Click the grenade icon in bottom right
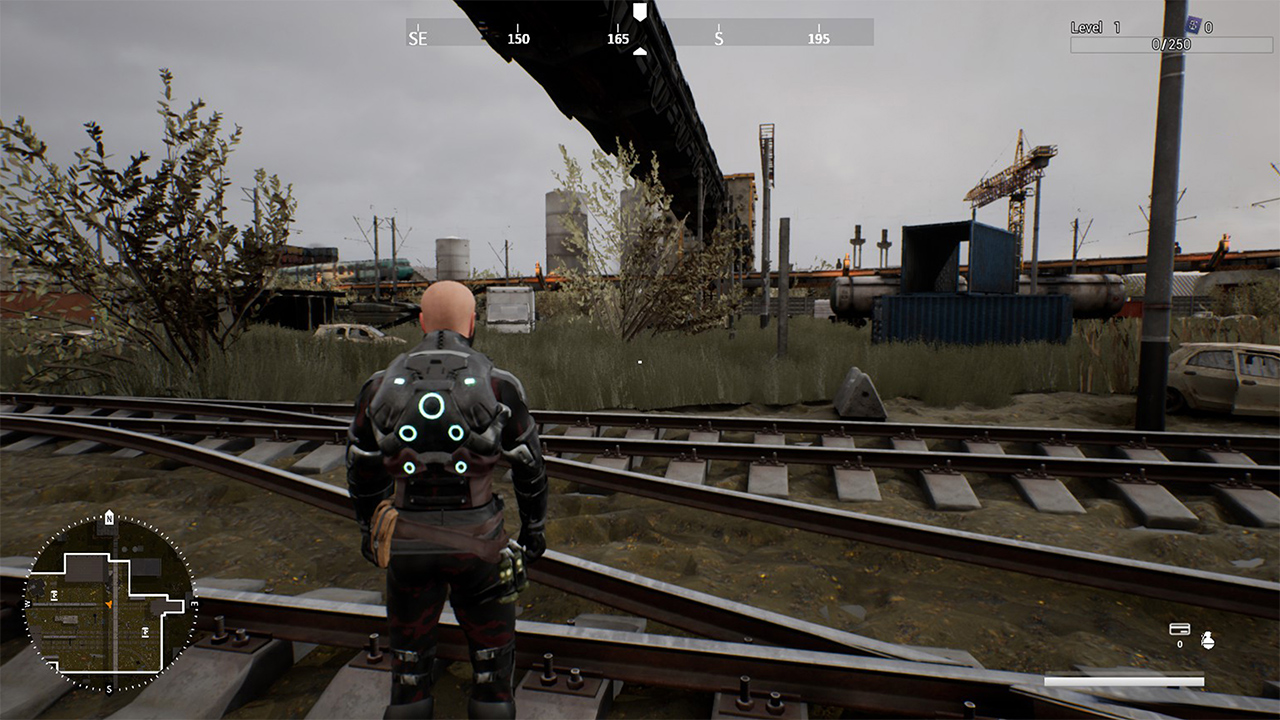 1208,642
